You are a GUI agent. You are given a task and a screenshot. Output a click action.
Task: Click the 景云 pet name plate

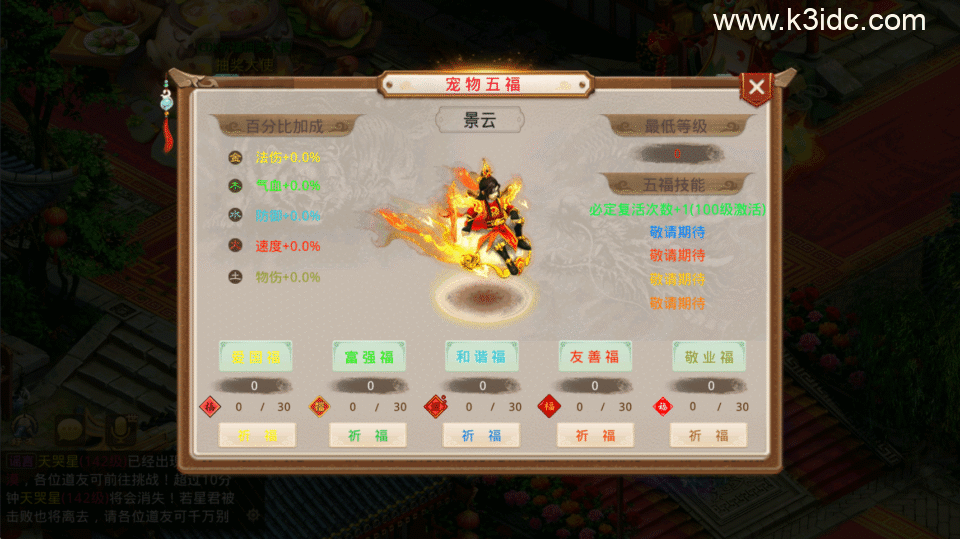(480, 121)
